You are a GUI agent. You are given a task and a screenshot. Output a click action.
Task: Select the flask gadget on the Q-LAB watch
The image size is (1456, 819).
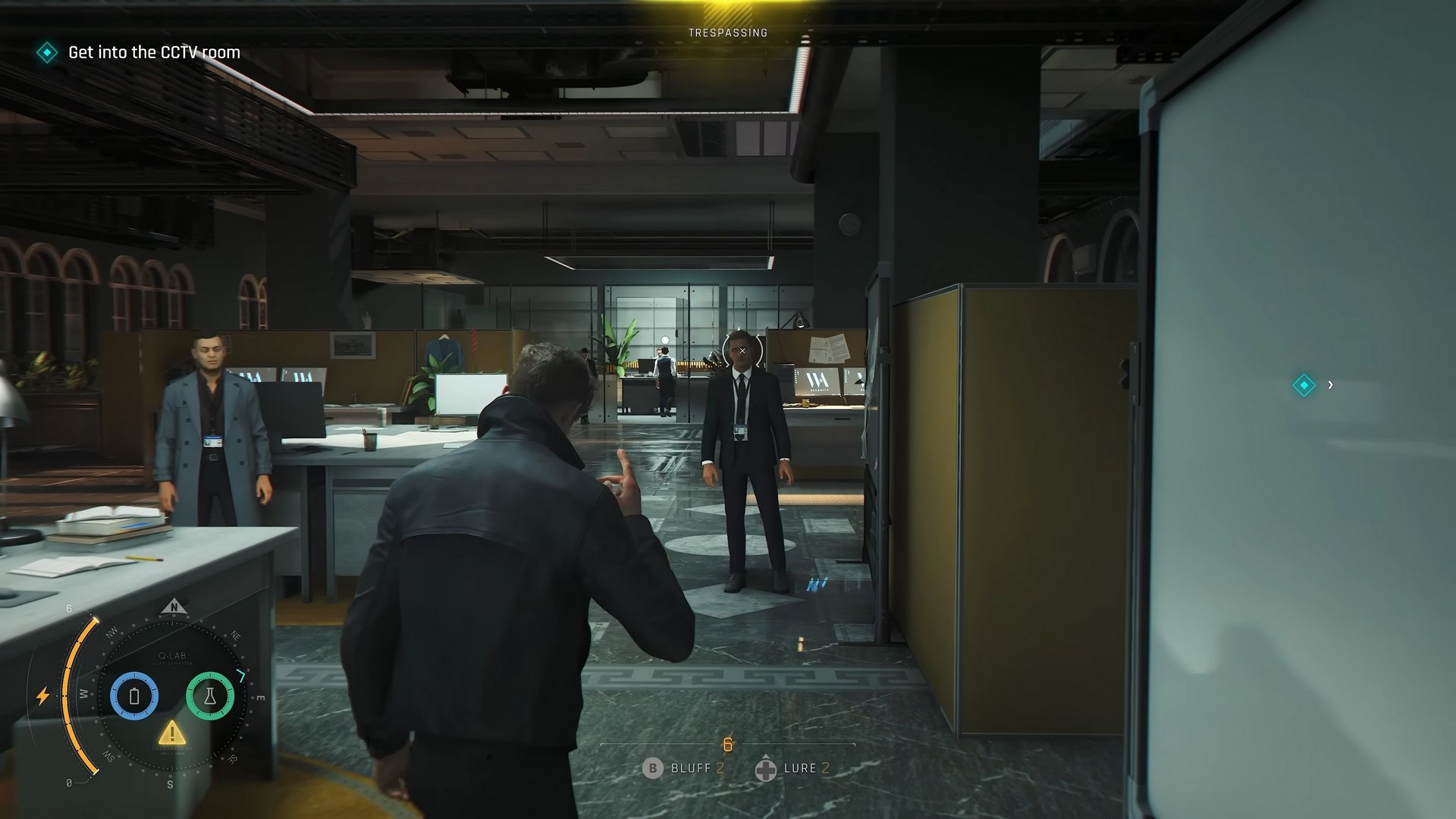210,695
